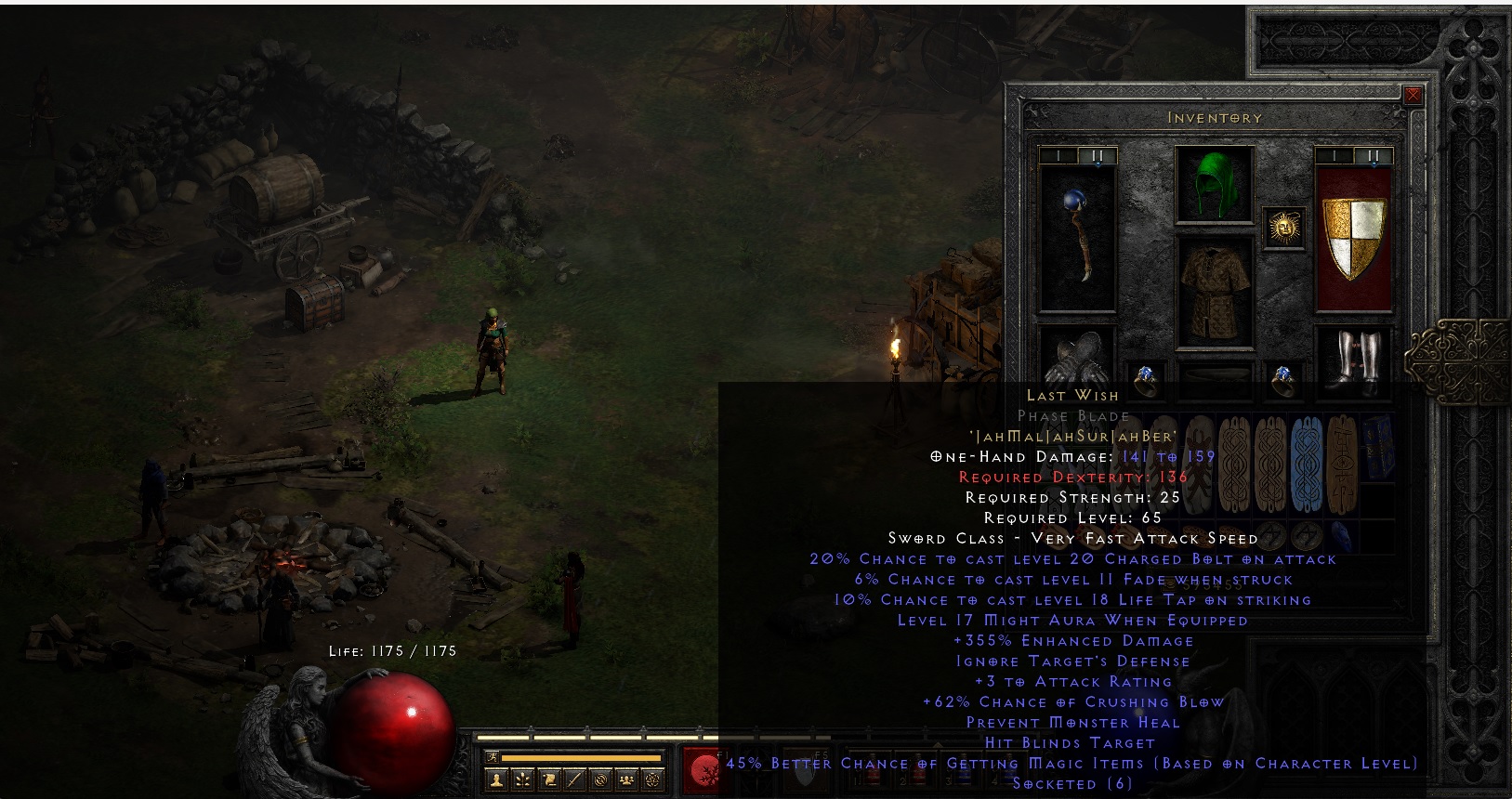Select the equipped gold and white shield

pyautogui.click(x=1353, y=240)
